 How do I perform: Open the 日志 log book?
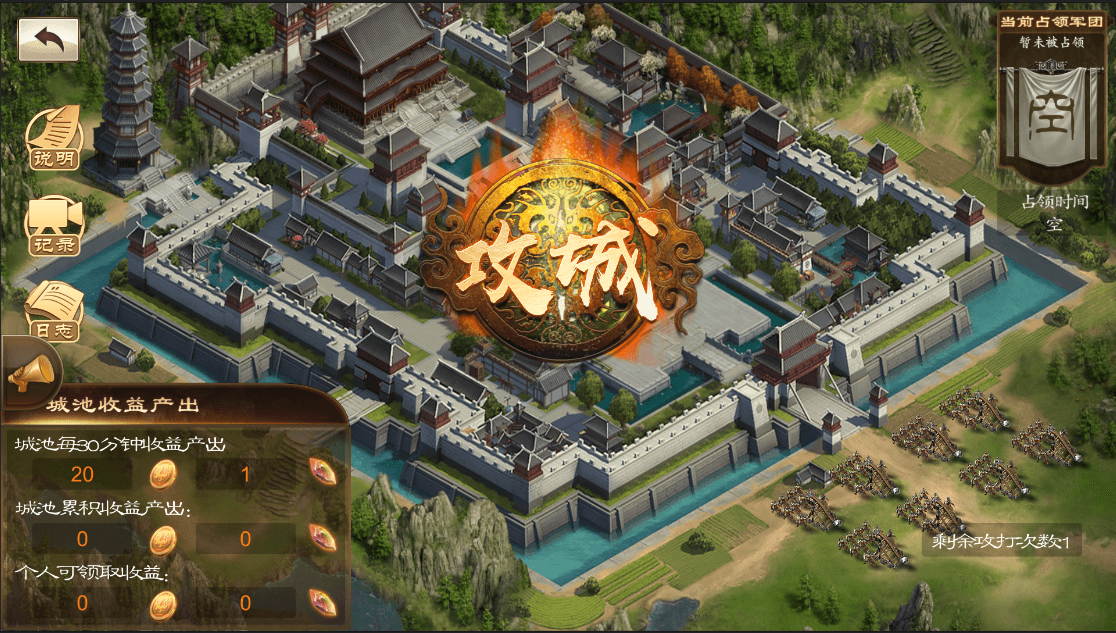pos(54,310)
